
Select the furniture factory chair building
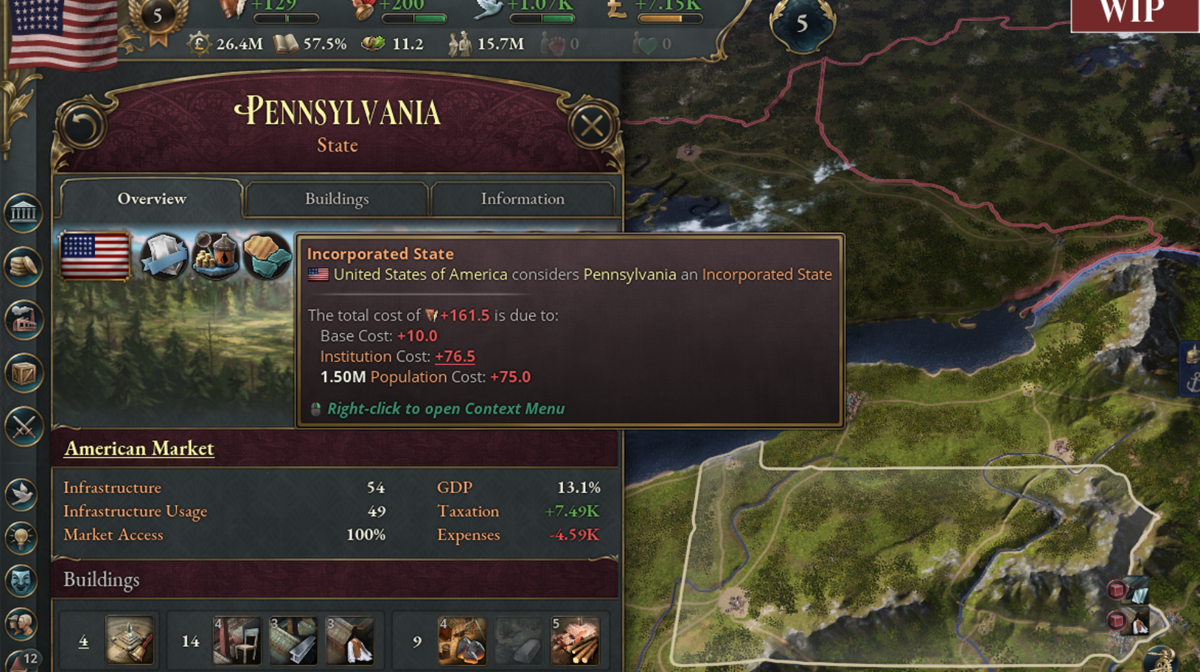236,641
